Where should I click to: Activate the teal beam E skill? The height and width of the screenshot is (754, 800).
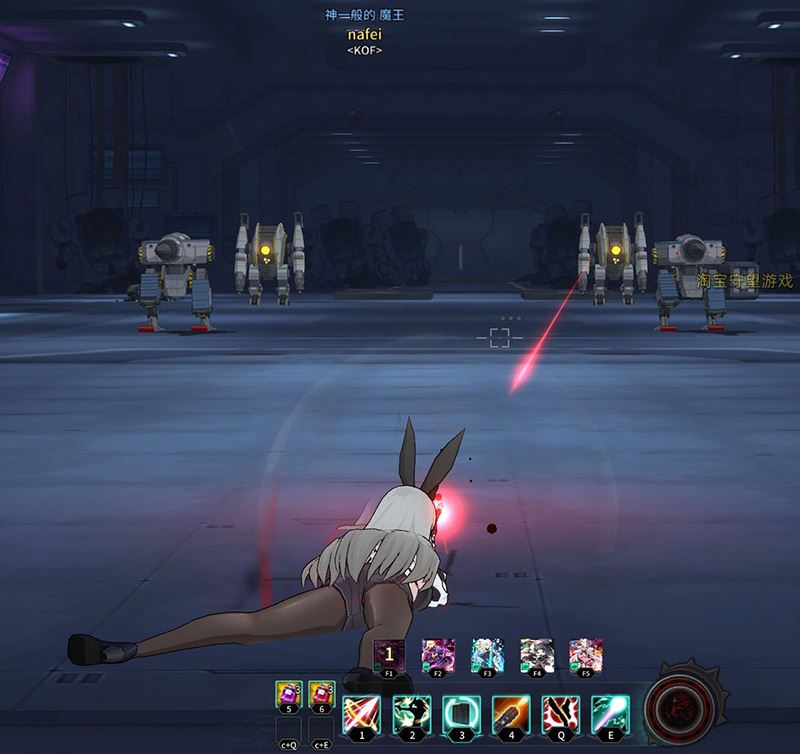608,714
